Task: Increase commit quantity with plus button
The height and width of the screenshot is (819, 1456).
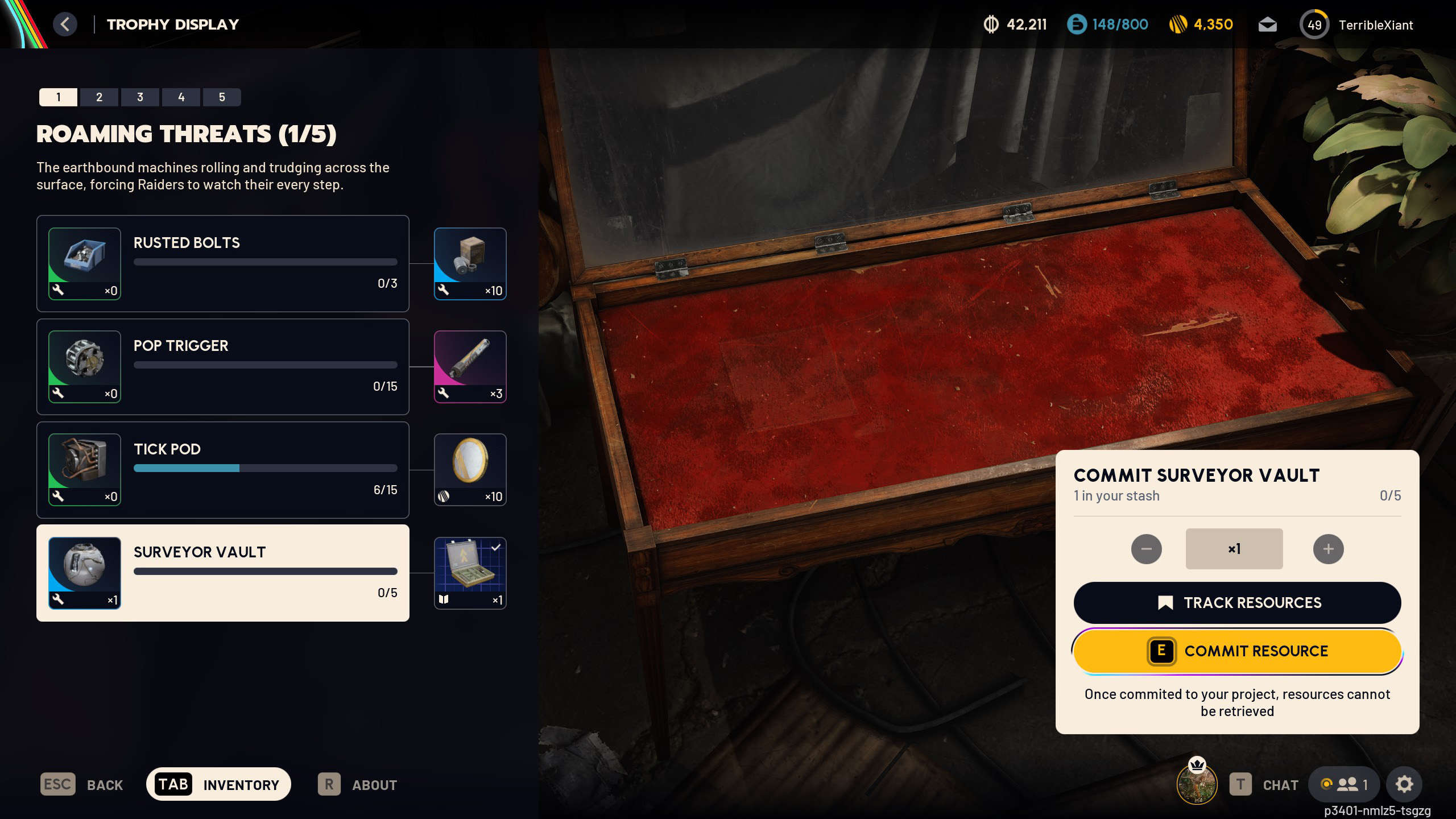Action: point(1328,549)
